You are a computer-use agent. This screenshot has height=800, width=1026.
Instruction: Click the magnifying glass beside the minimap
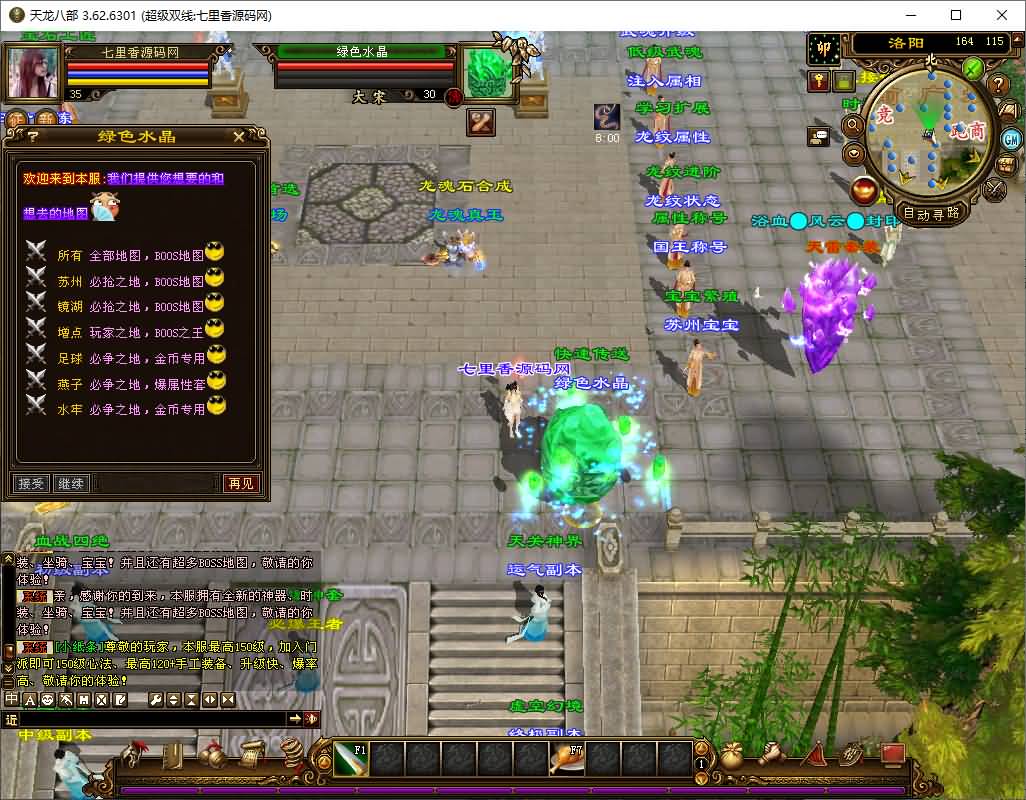(x=853, y=126)
